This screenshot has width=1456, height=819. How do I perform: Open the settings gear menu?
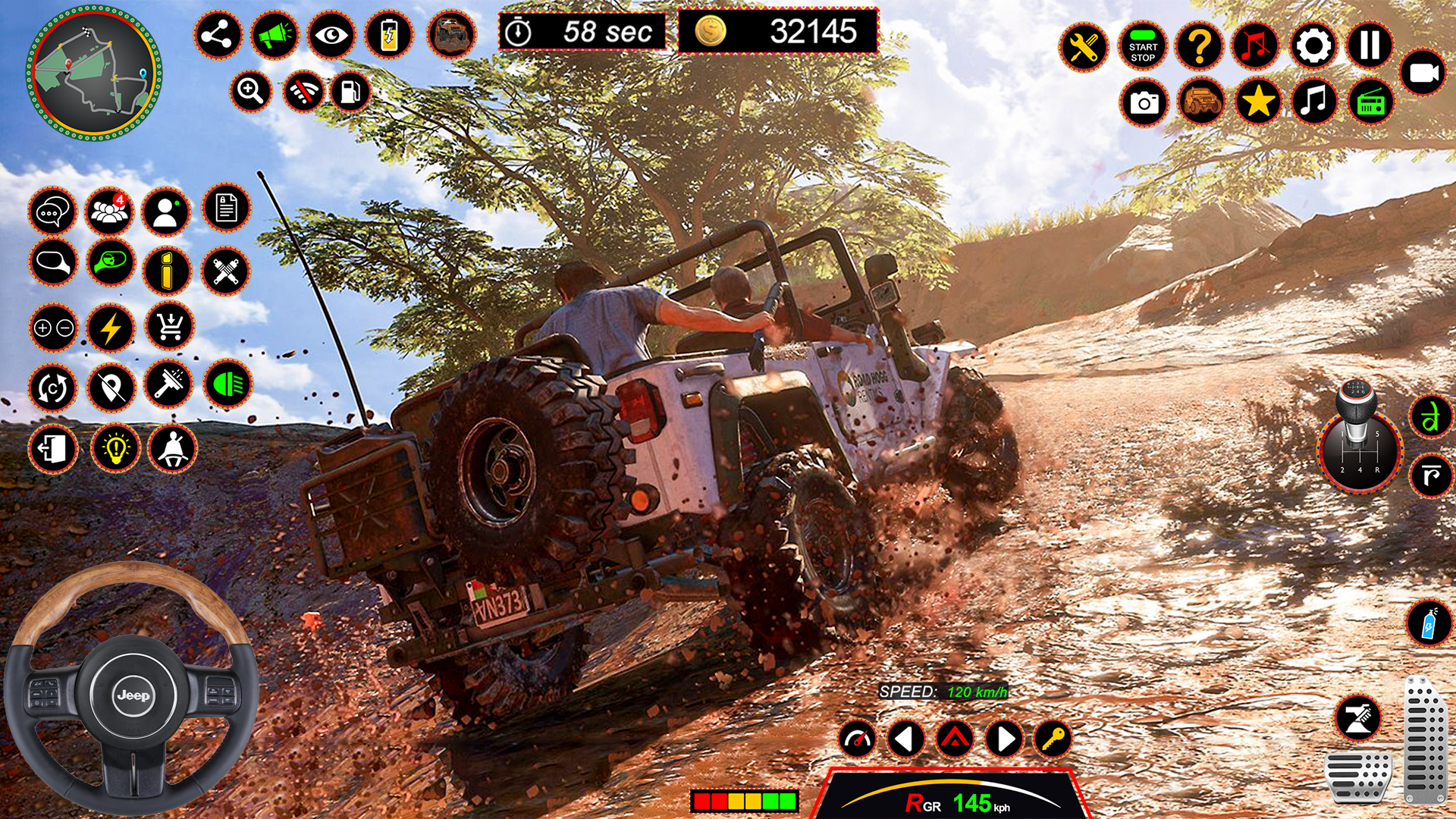pos(1315,45)
